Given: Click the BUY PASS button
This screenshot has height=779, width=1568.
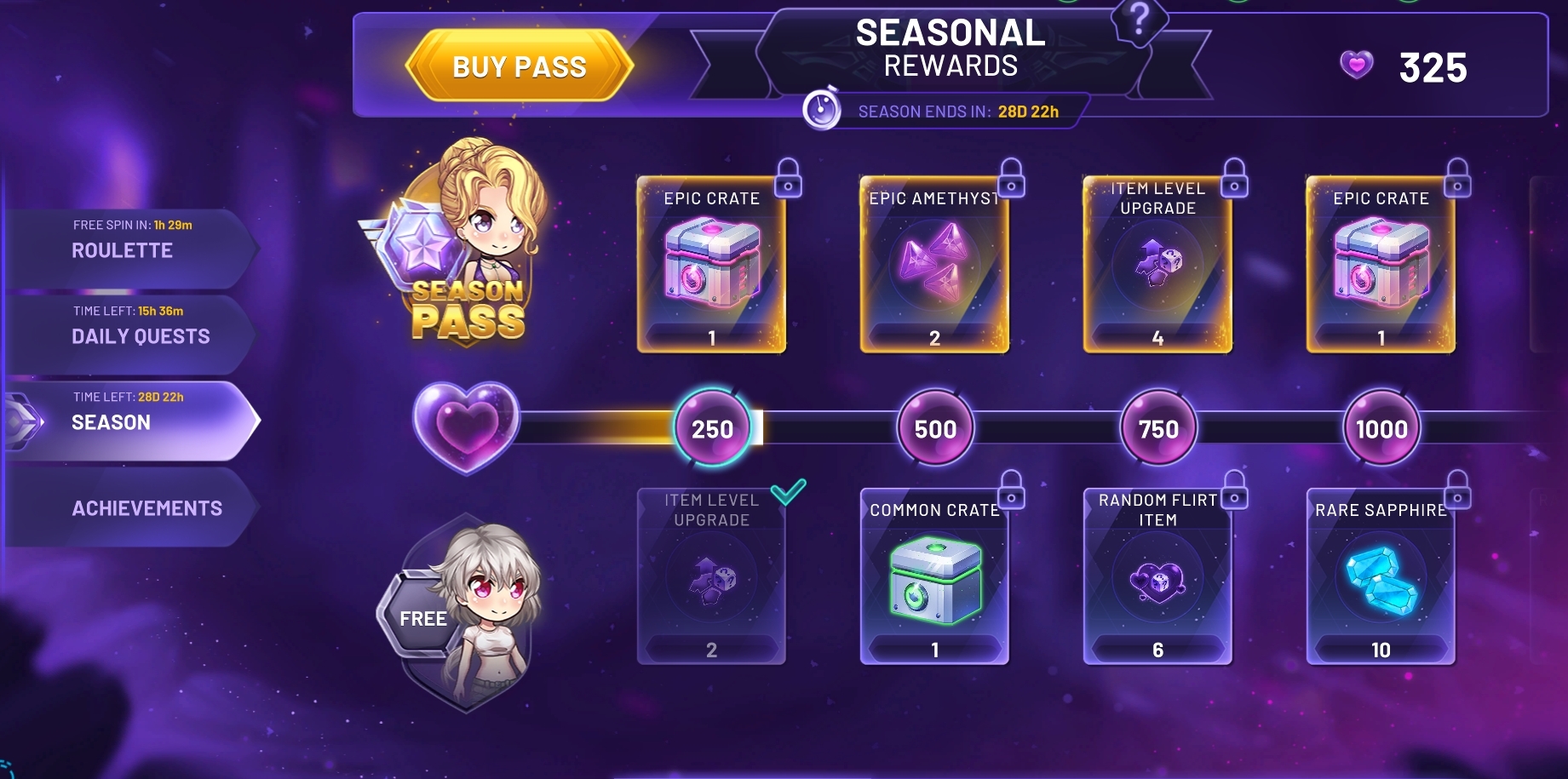Looking at the screenshot, I should click(x=521, y=65).
